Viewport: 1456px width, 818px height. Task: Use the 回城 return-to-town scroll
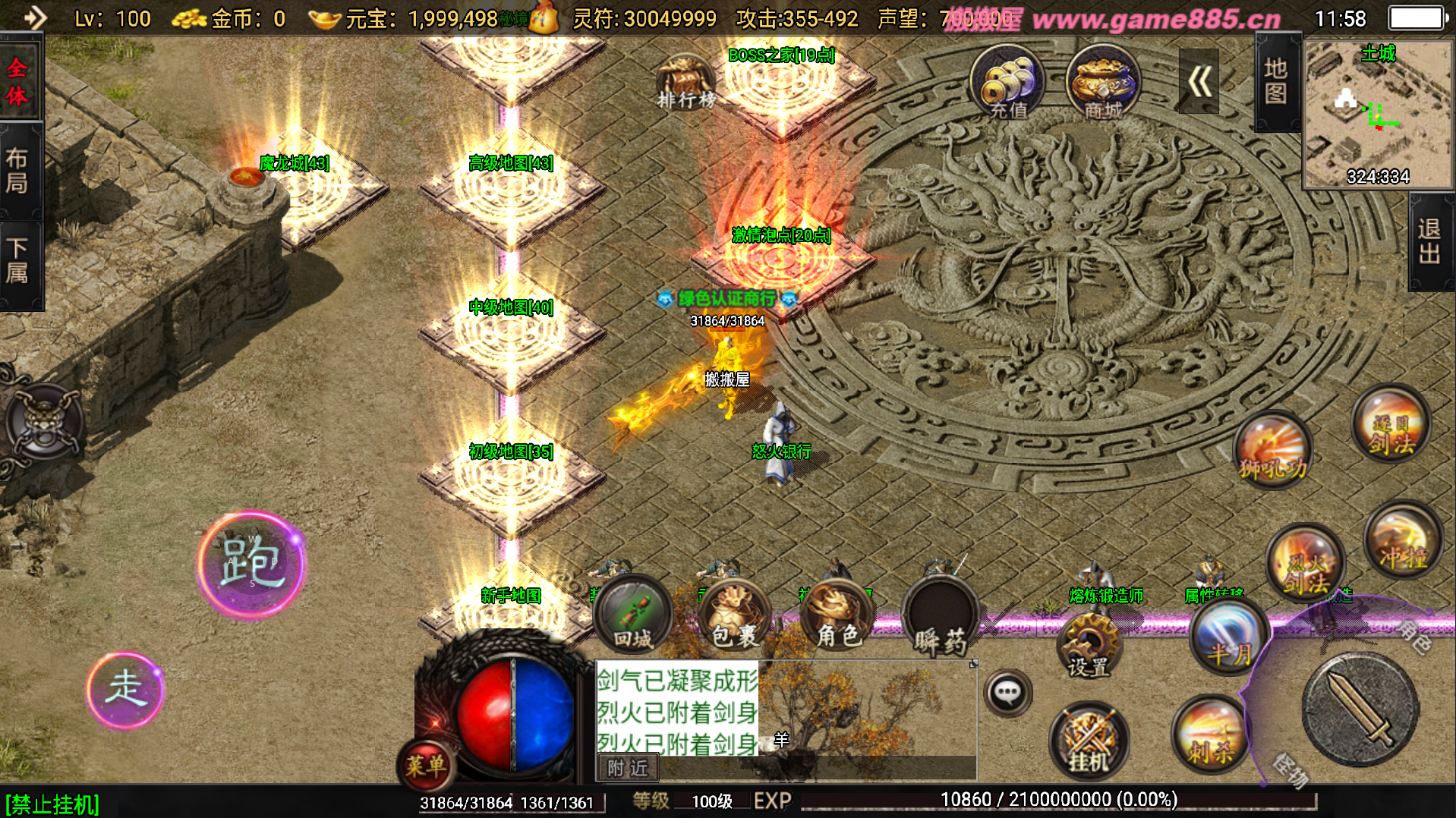coord(632,615)
